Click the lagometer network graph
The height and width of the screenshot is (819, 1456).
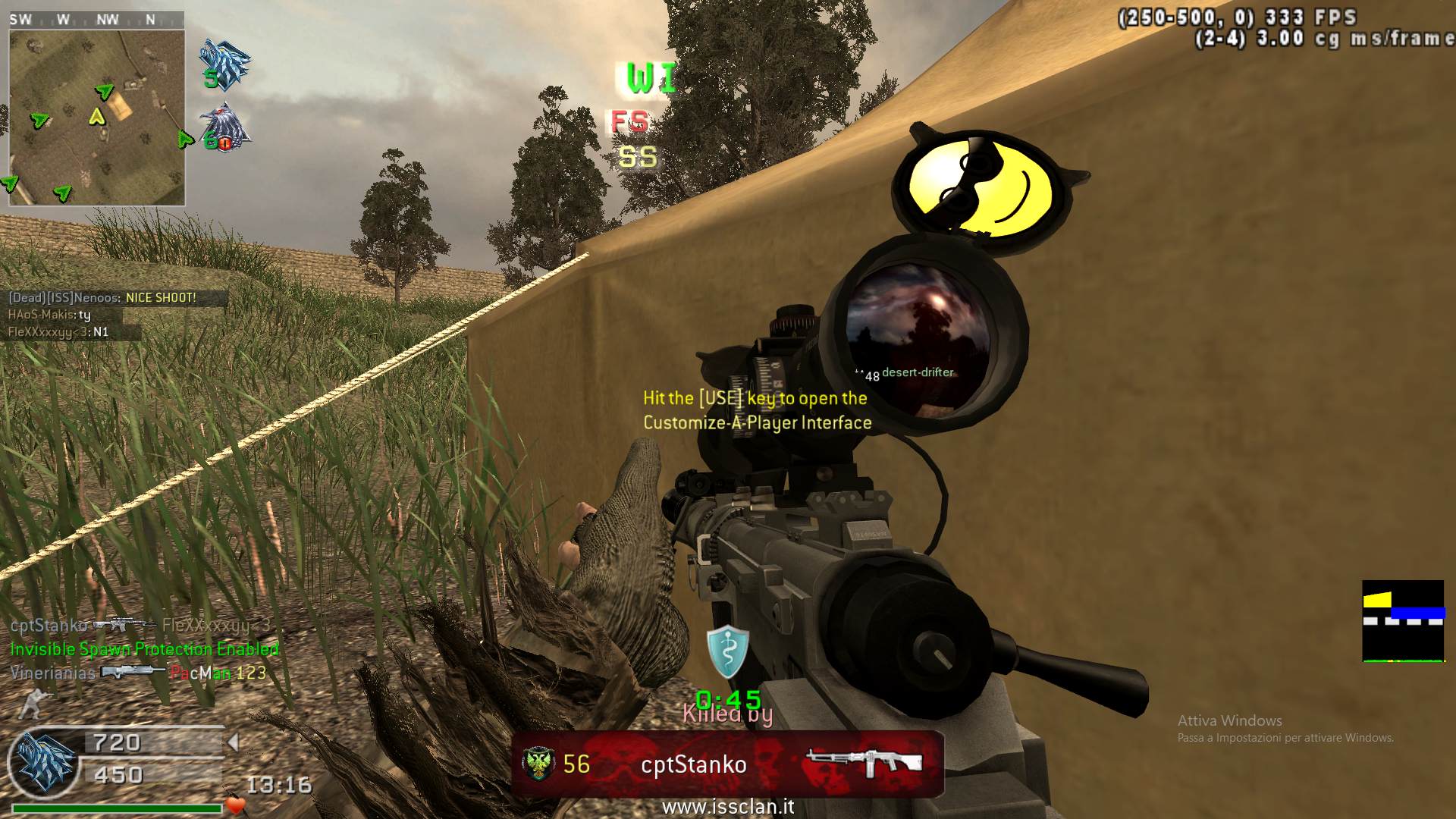1402,621
